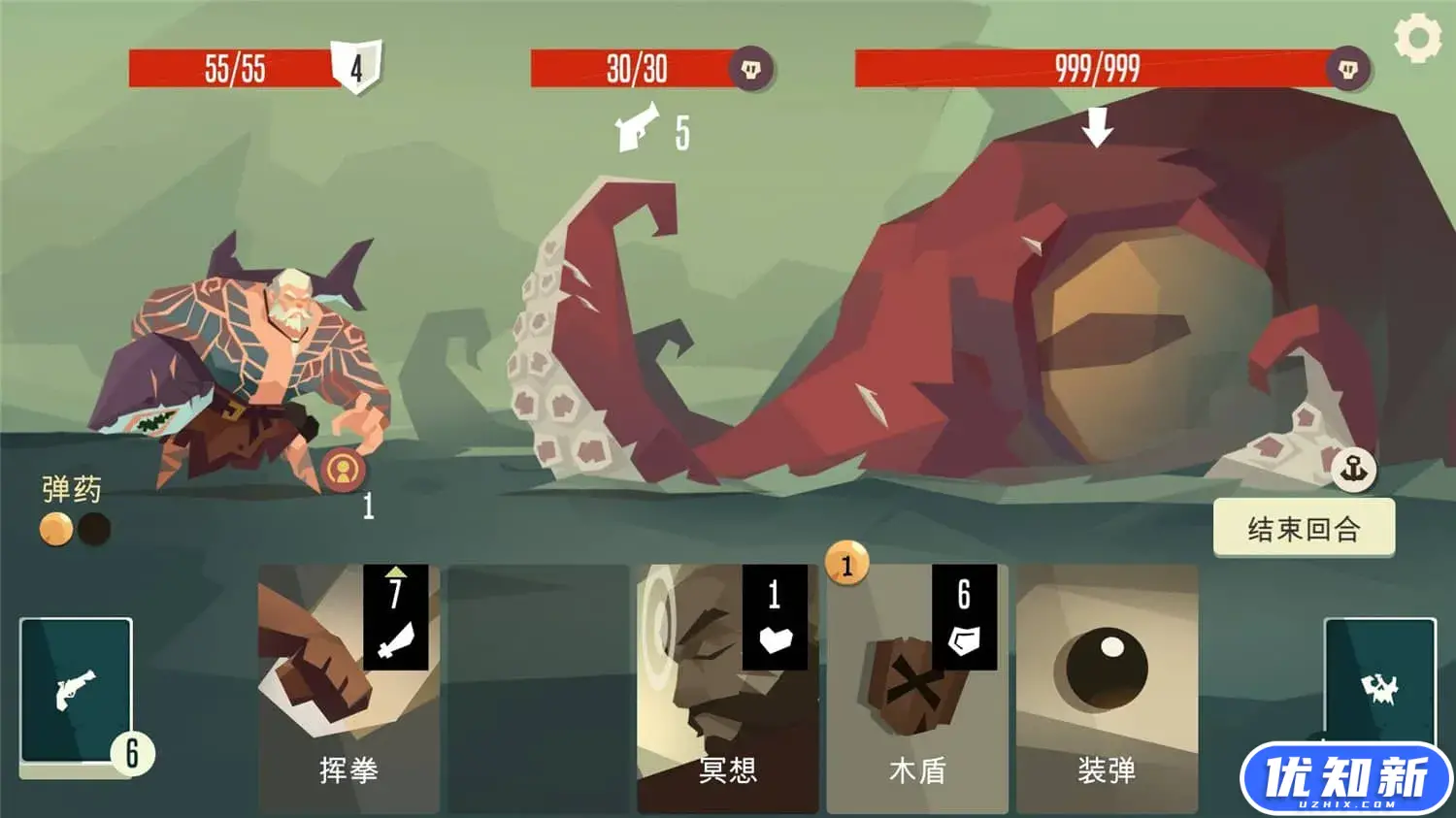Screen dimensions: 1456x818
Task: Click the green upgrade arrow on the 挥拳 card
Action: [397, 573]
